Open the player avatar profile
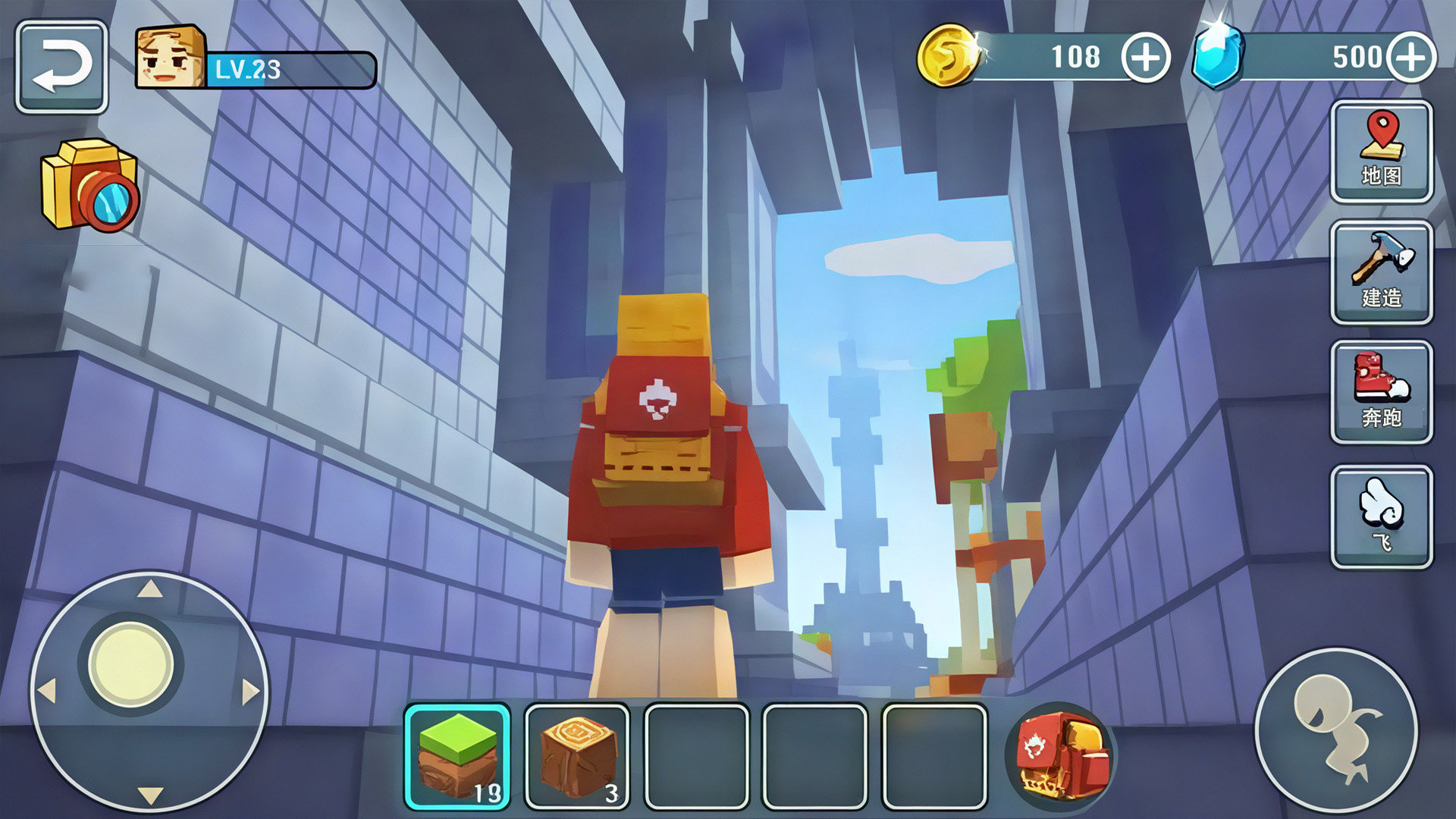Viewport: 1456px width, 819px height. [171, 57]
